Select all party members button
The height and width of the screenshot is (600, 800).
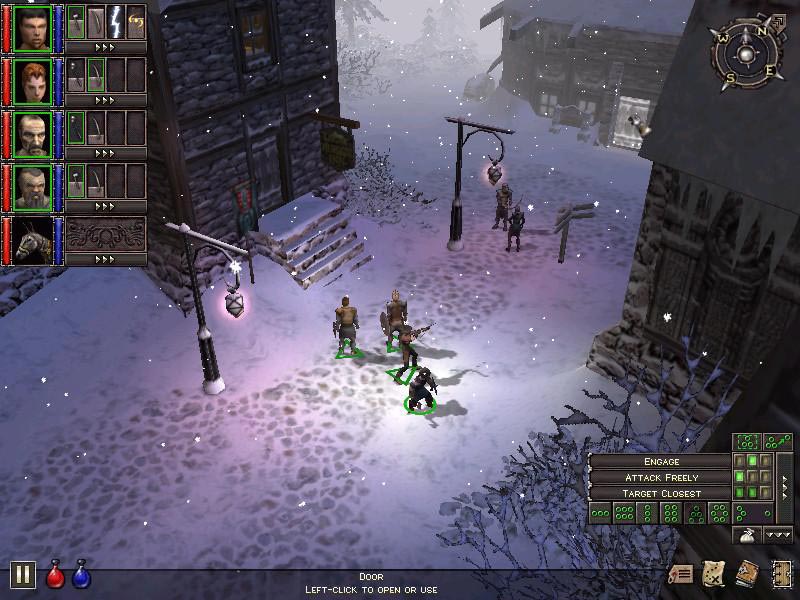pos(747,441)
